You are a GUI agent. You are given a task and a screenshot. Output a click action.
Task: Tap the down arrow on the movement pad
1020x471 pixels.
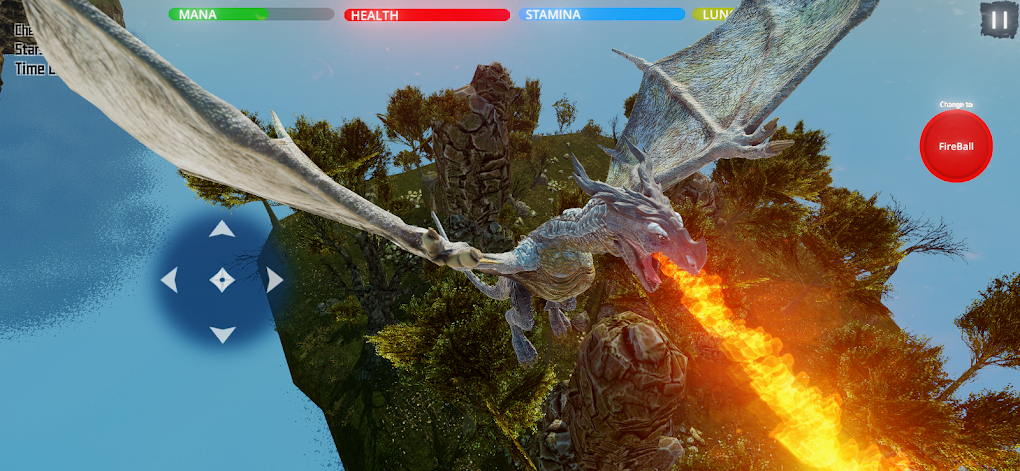[222, 333]
